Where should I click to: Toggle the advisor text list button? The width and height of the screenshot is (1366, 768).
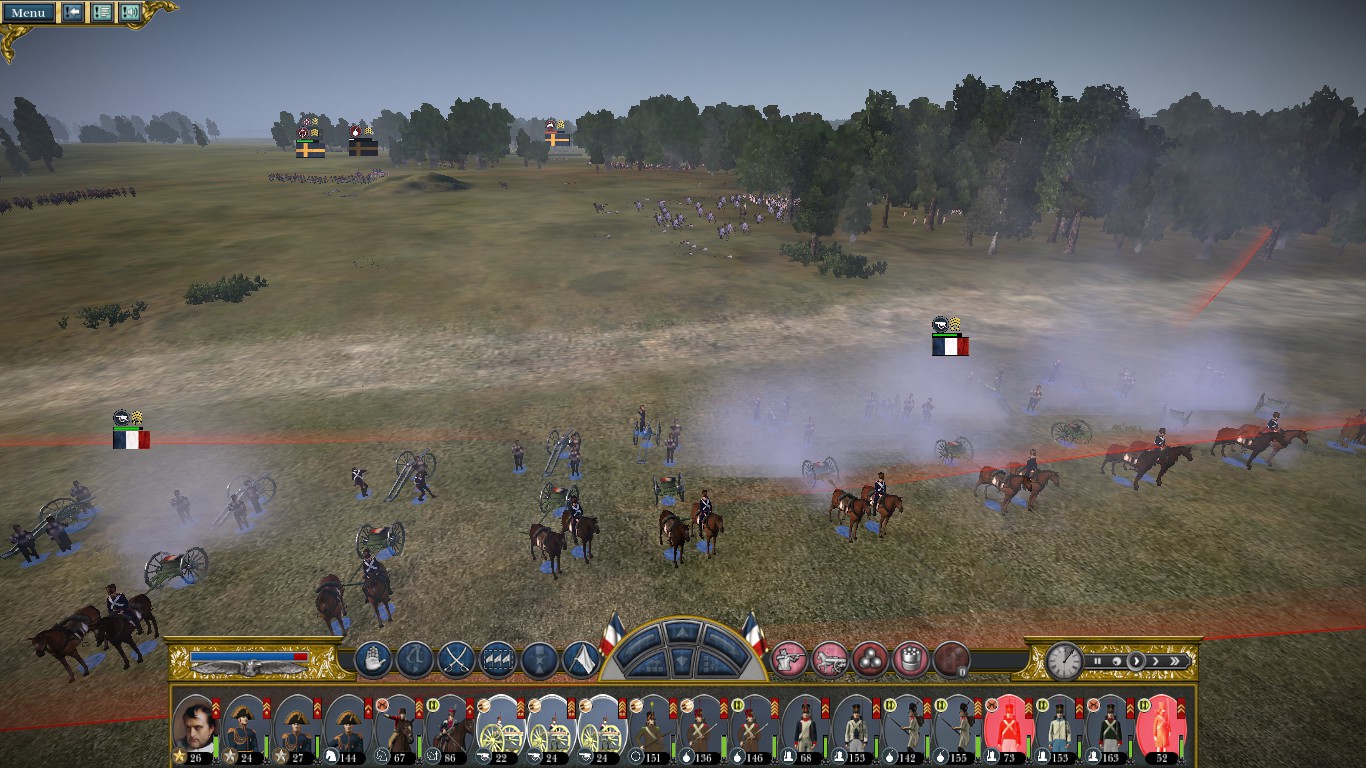101,13
